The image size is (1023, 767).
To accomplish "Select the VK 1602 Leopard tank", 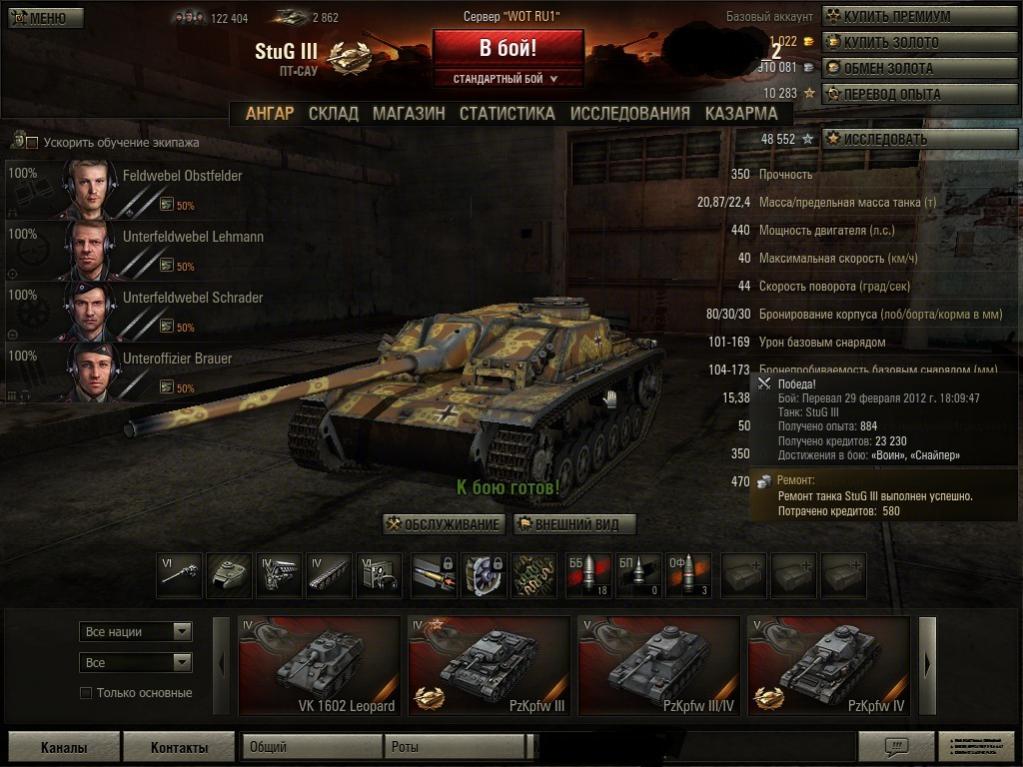I will click(319, 665).
